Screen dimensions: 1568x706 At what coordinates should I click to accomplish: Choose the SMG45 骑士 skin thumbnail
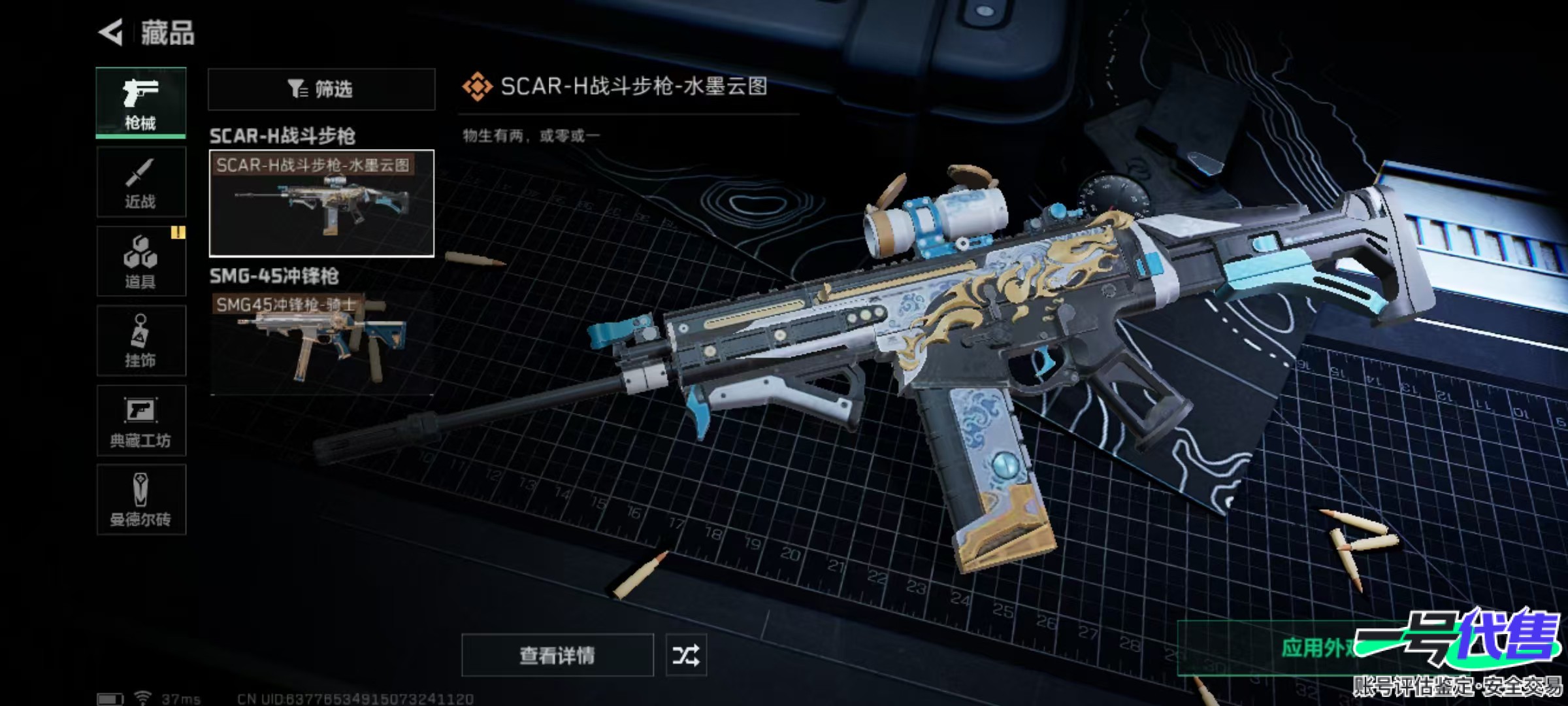pyautogui.click(x=321, y=343)
